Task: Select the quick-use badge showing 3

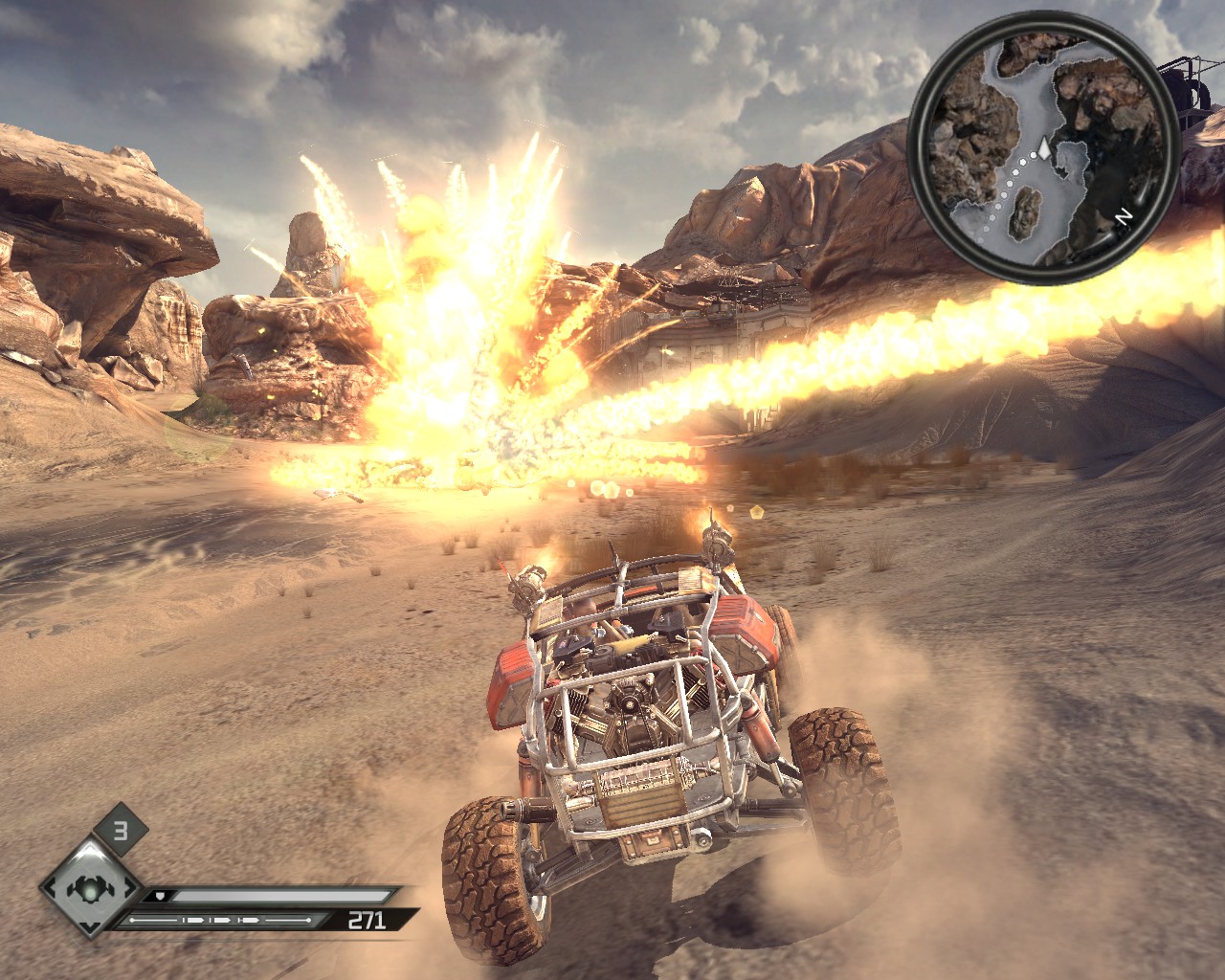Action: 121,831
